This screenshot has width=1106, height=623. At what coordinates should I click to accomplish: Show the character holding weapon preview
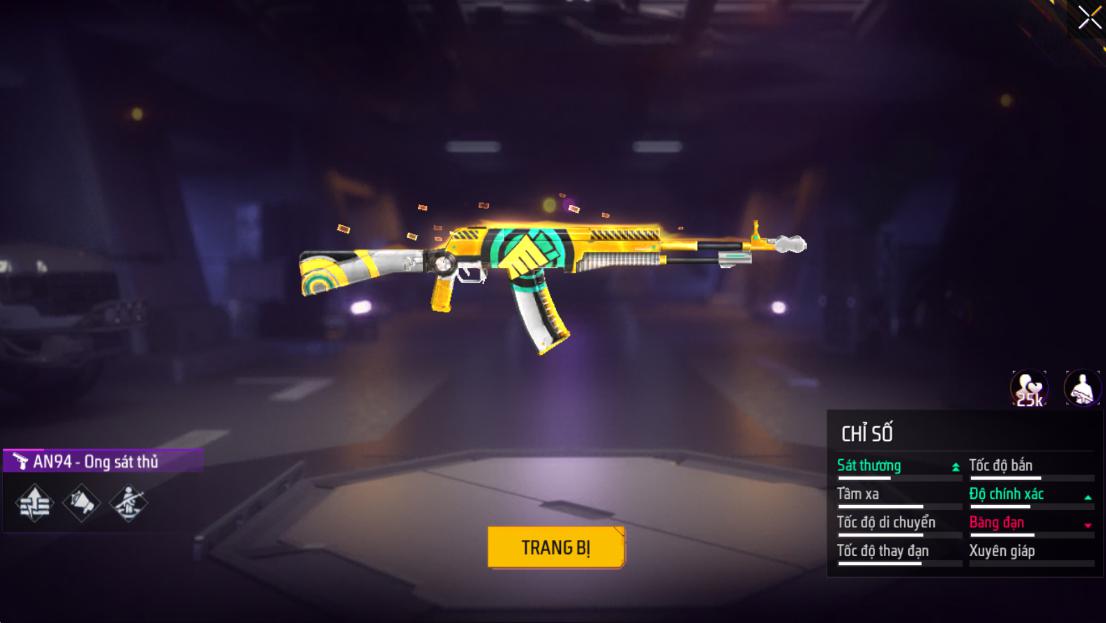(1081, 388)
